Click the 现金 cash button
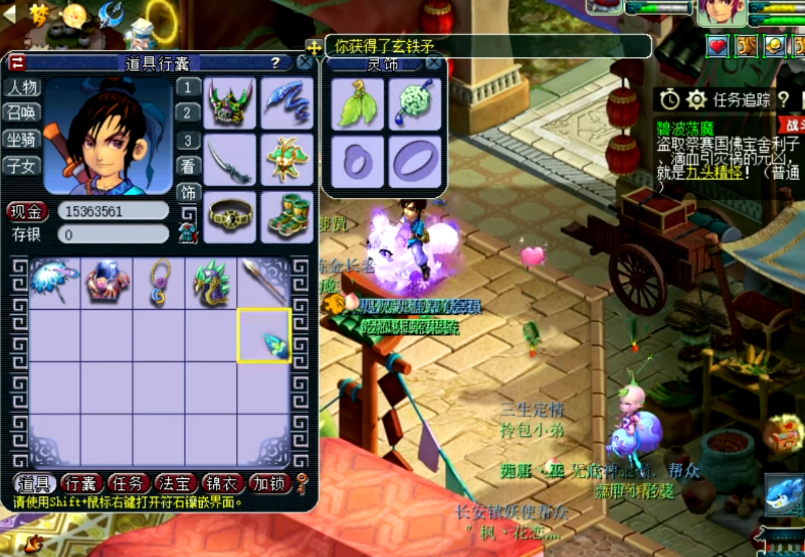 point(27,211)
